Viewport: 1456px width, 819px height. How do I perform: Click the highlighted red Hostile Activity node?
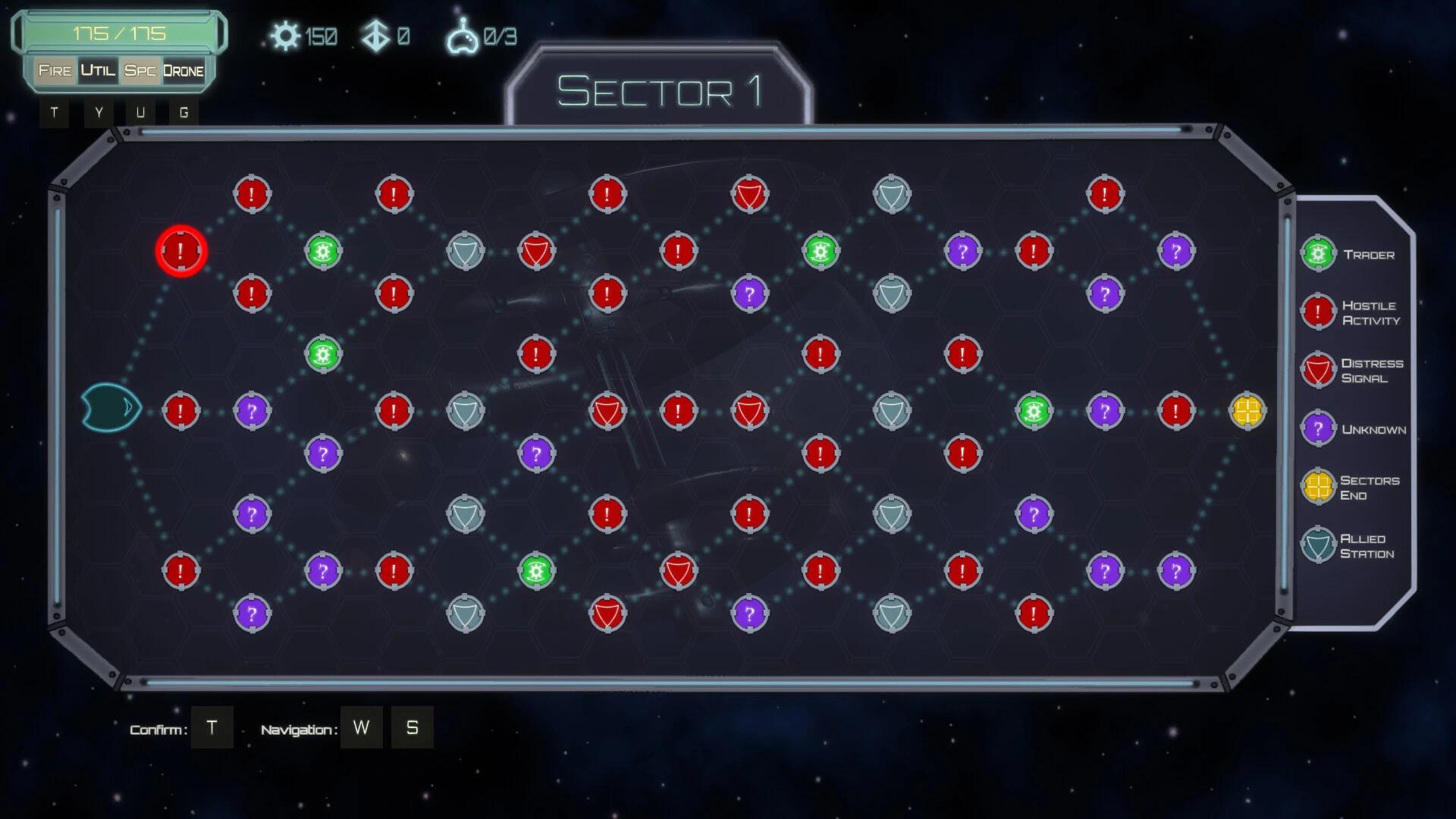(x=180, y=250)
